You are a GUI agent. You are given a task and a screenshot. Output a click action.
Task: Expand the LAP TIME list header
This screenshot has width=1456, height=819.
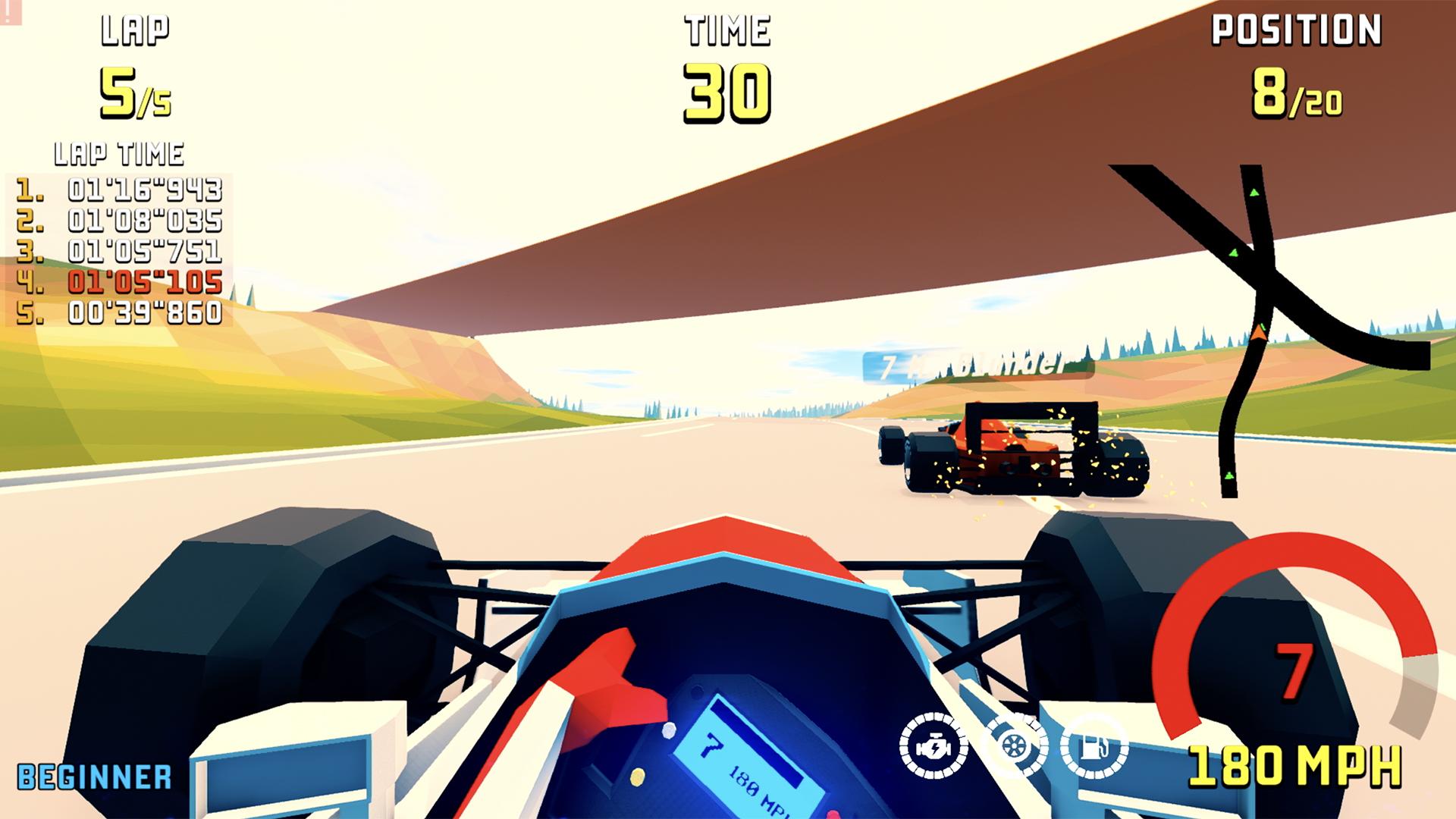pos(118,151)
